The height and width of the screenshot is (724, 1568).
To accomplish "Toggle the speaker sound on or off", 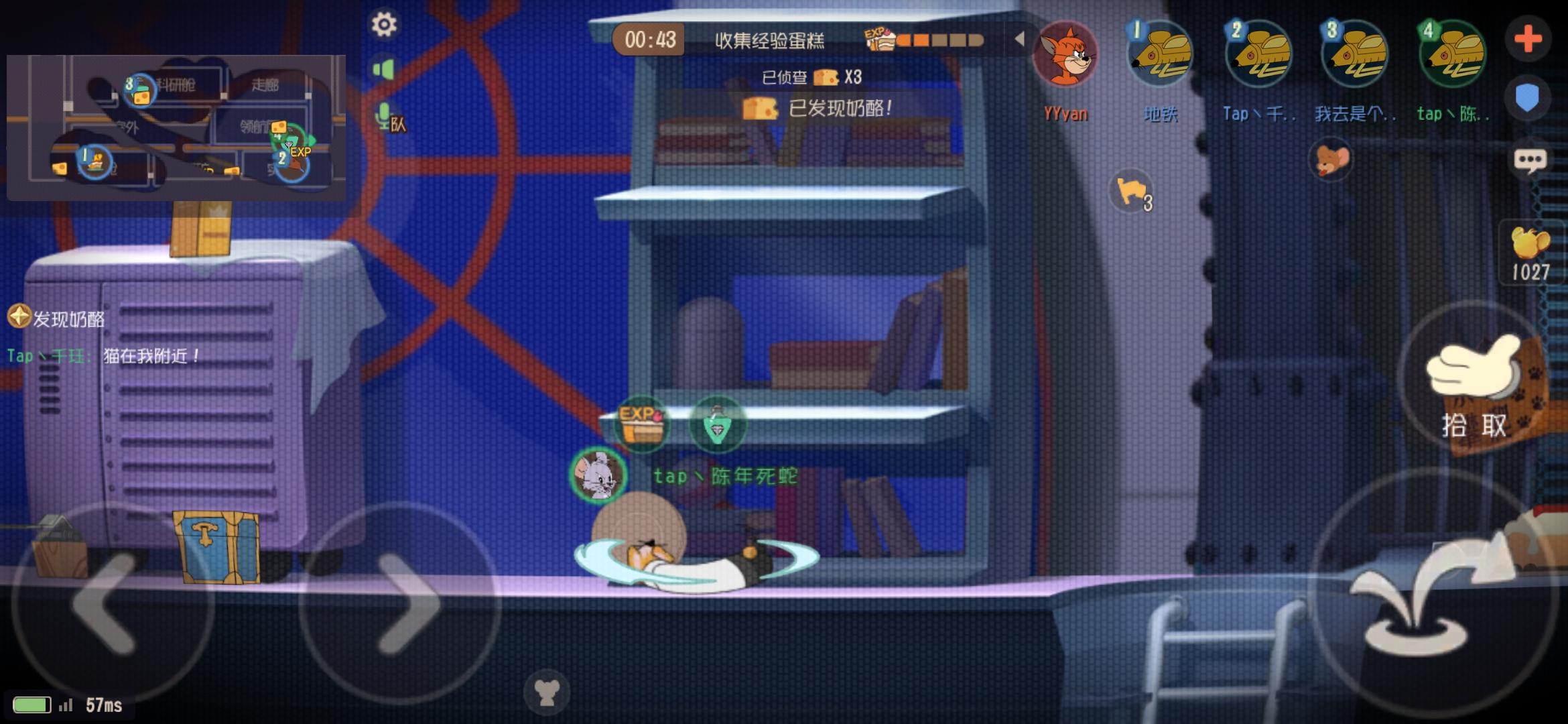I will point(385,69).
